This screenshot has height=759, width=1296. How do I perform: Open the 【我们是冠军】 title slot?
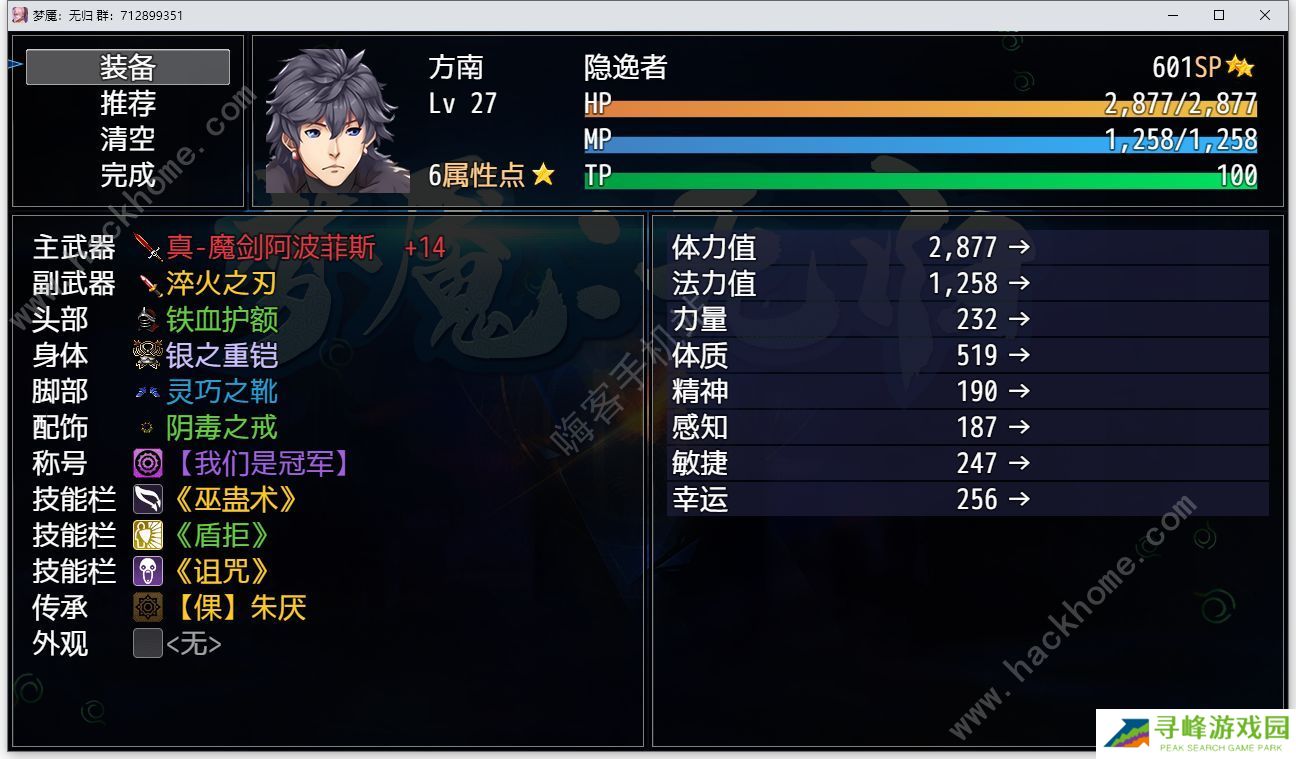(147, 463)
